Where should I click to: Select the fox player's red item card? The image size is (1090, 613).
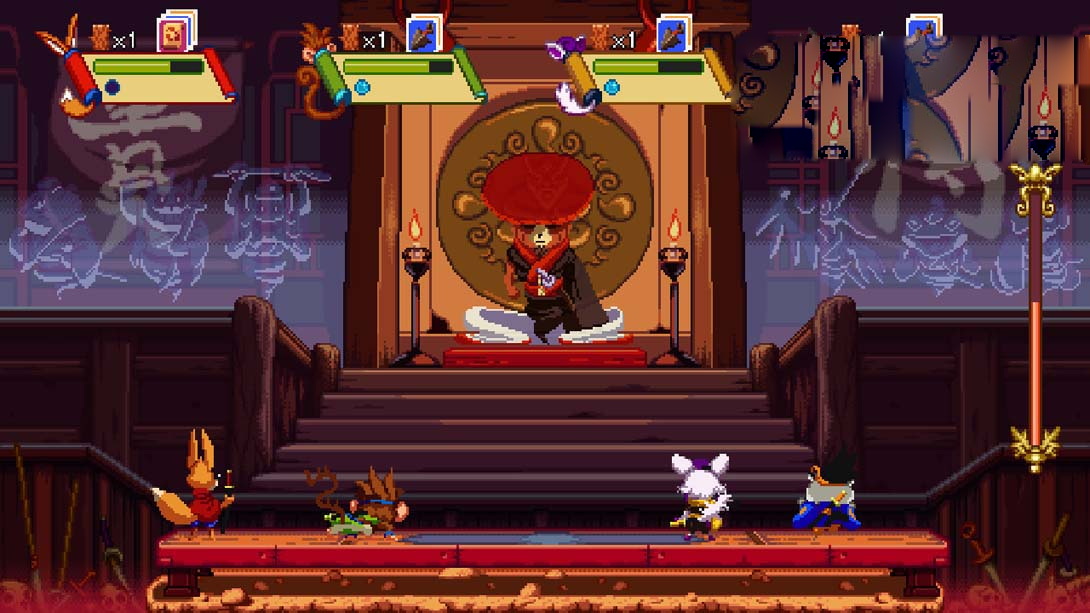point(175,32)
